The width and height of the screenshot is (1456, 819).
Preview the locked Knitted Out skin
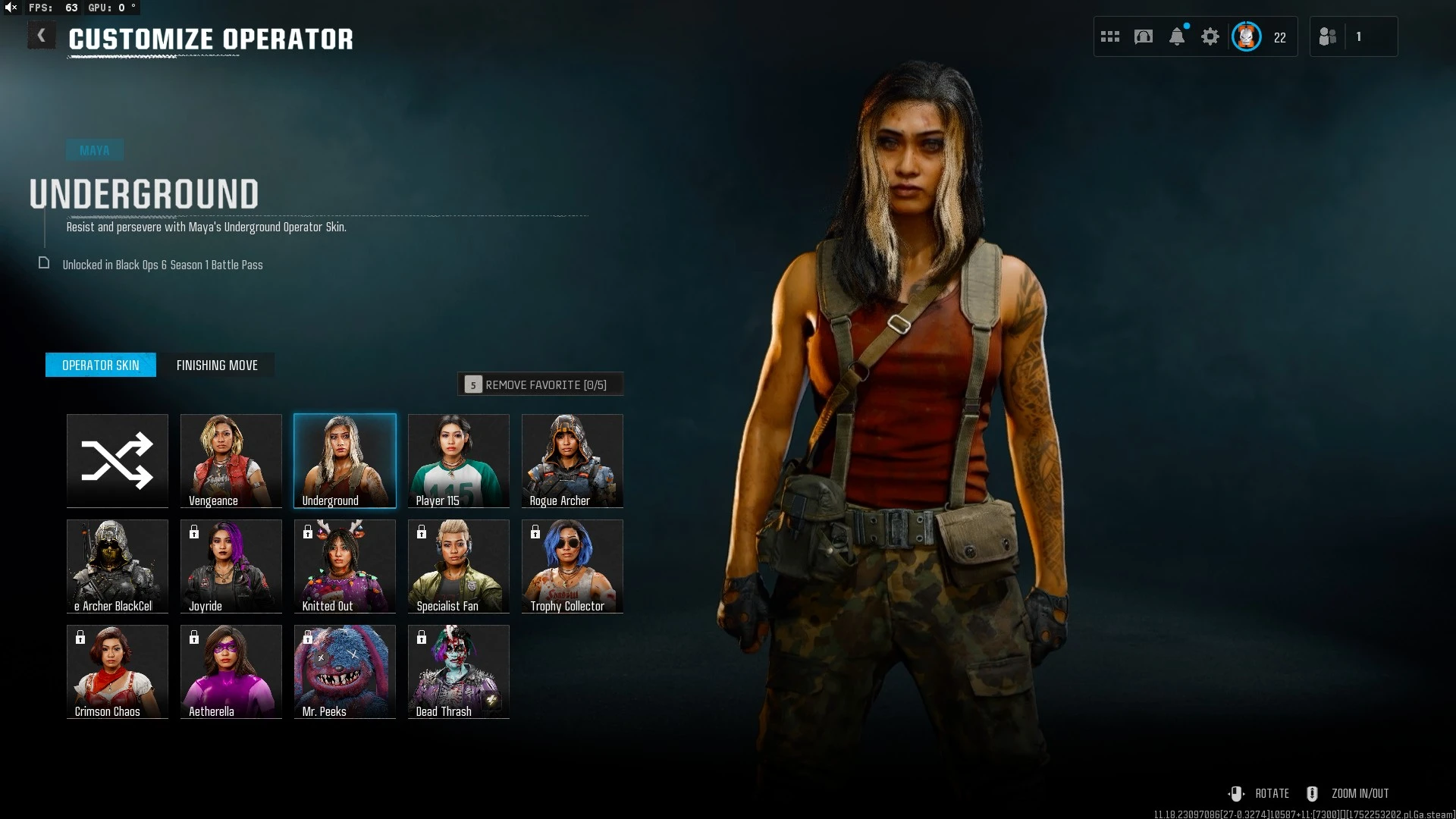click(x=345, y=566)
